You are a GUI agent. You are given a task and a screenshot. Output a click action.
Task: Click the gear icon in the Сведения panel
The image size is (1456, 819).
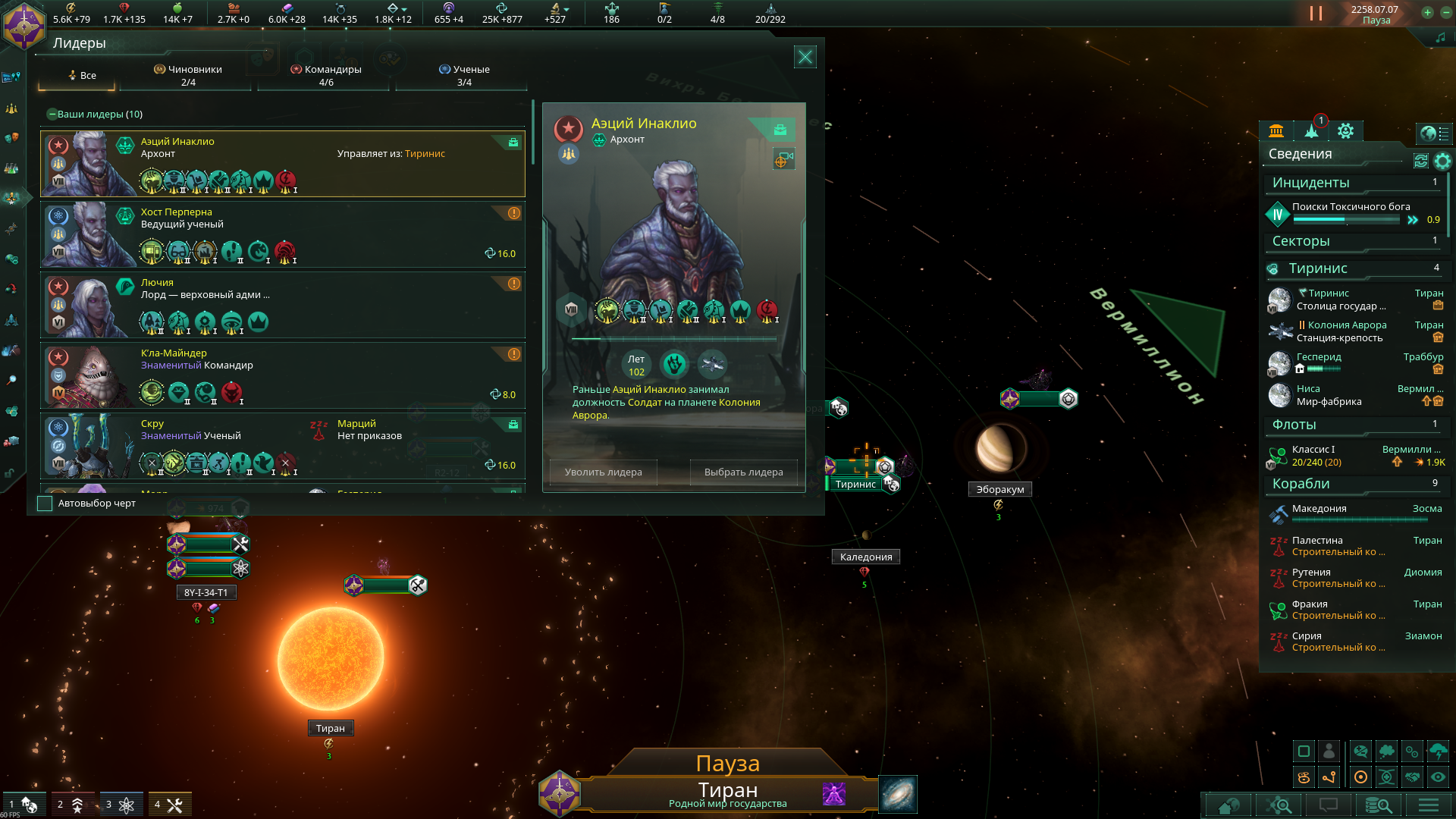coord(1443,161)
